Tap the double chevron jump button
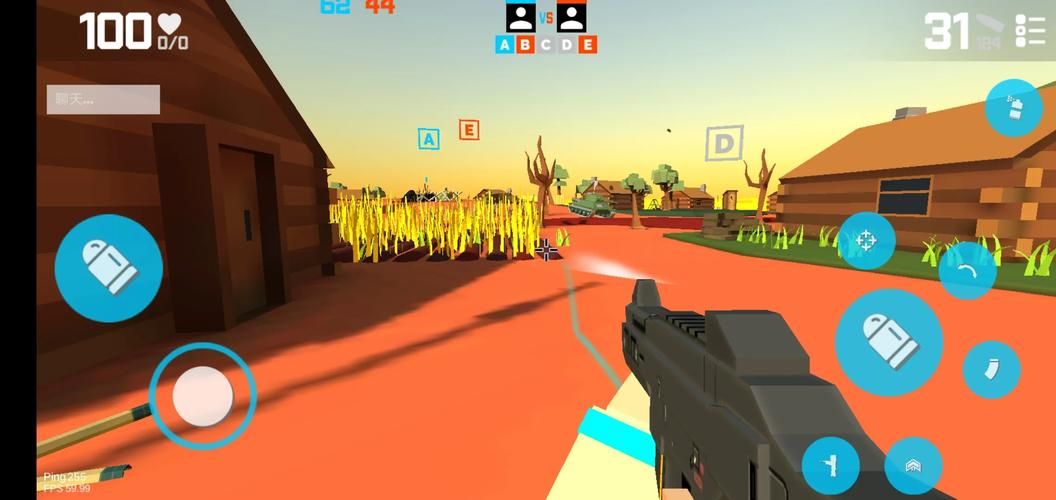This screenshot has height=500, width=1056. (x=913, y=465)
